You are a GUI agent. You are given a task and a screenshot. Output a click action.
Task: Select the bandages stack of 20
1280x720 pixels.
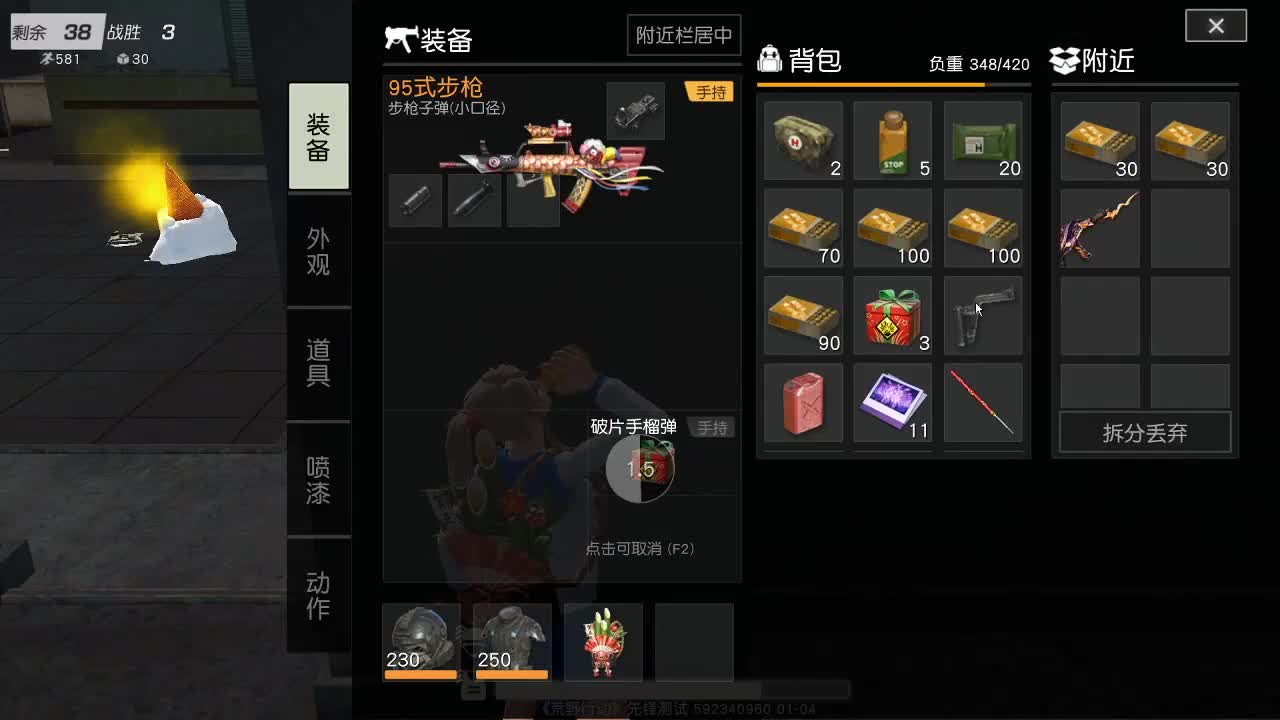(982, 141)
